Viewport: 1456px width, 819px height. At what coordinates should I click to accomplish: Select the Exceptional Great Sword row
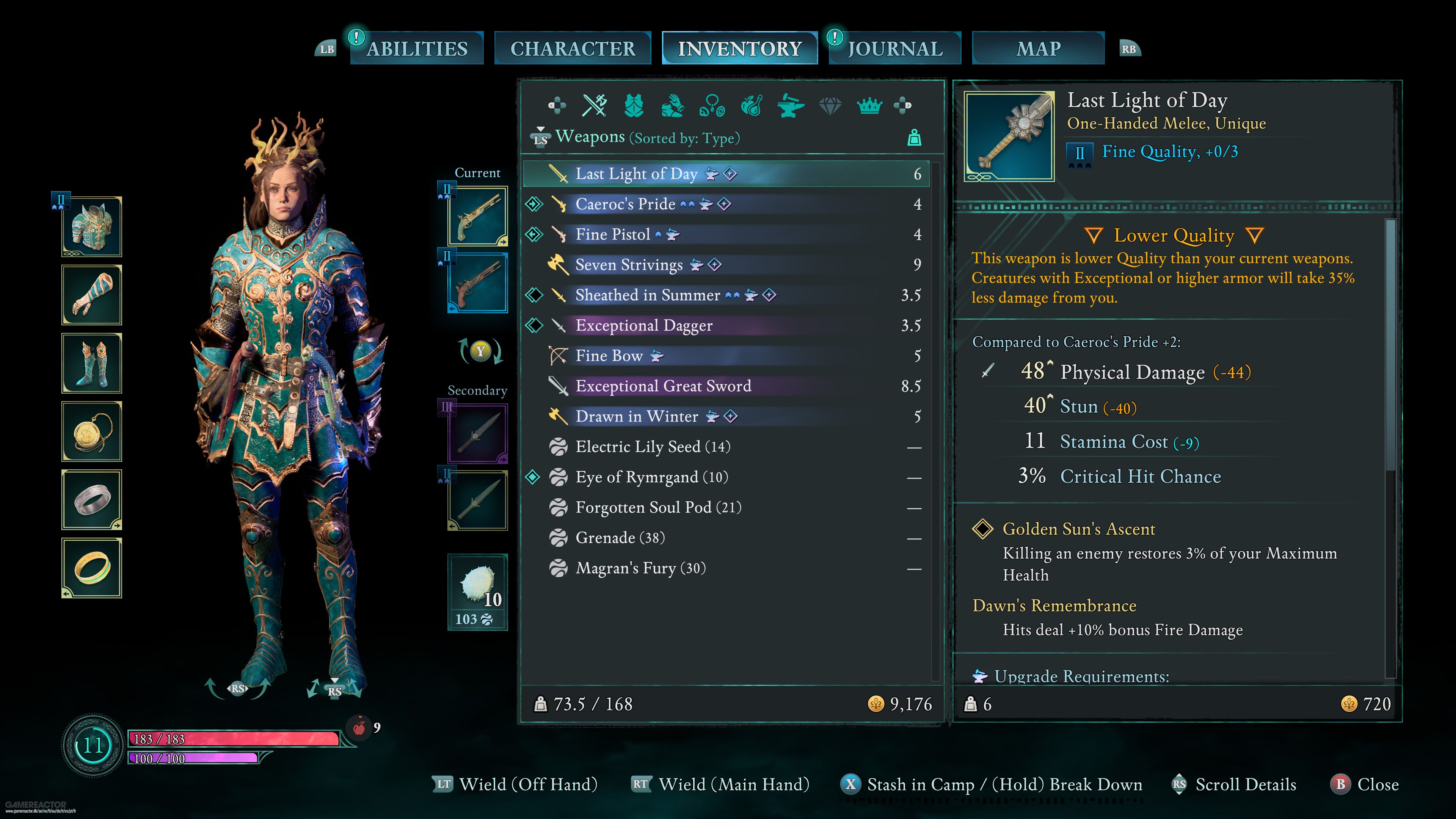[x=663, y=386]
